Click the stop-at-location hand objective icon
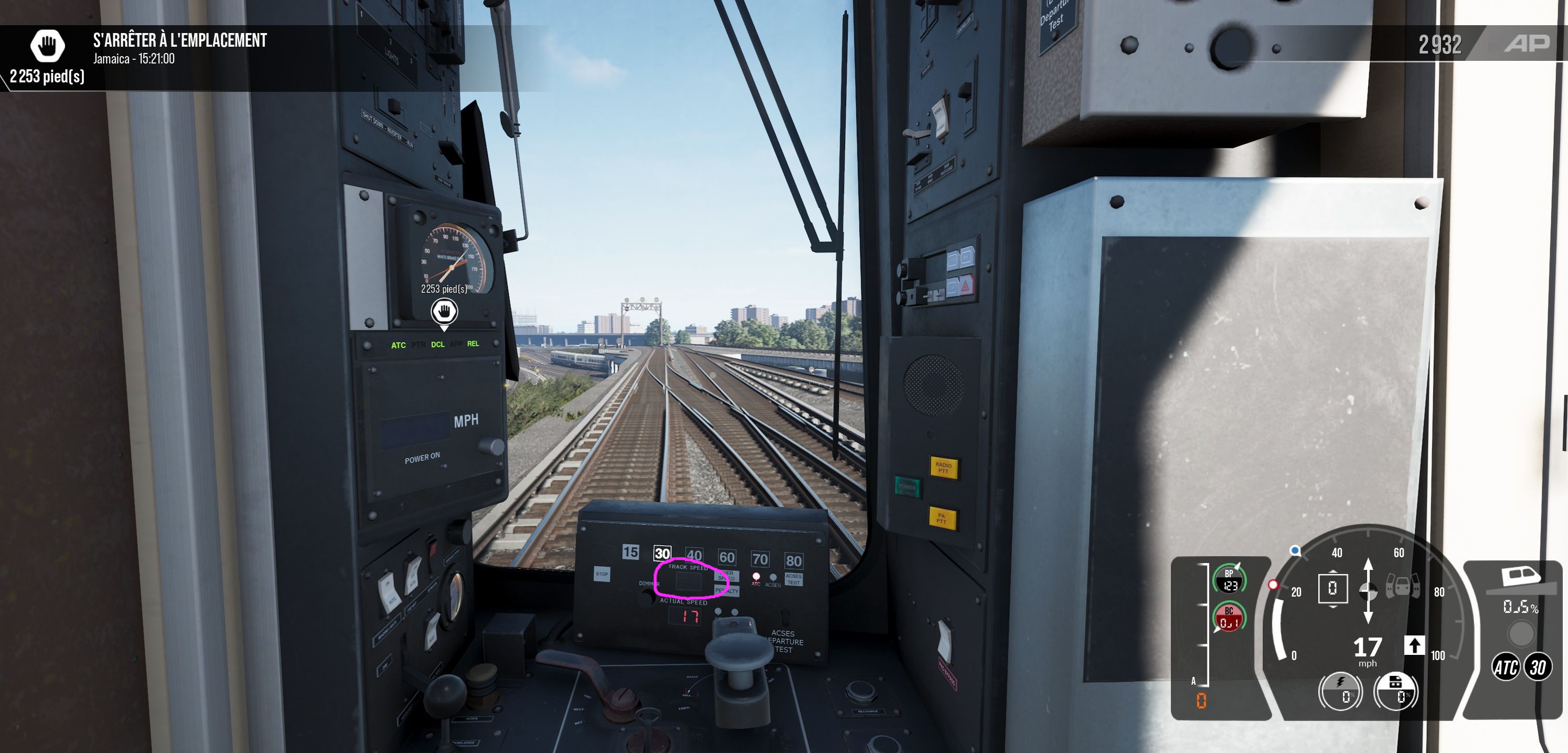The height and width of the screenshot is (753, 1568). [48, 45]
